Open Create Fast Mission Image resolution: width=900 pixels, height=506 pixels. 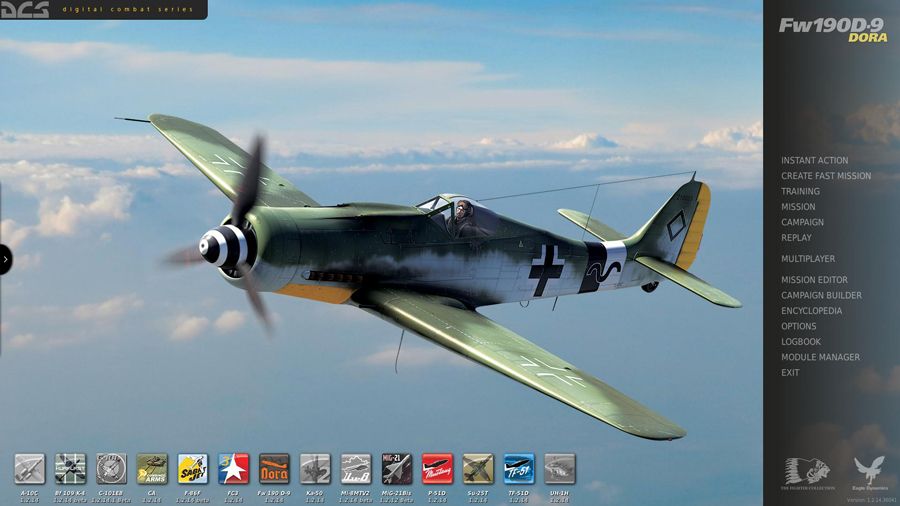825,176
